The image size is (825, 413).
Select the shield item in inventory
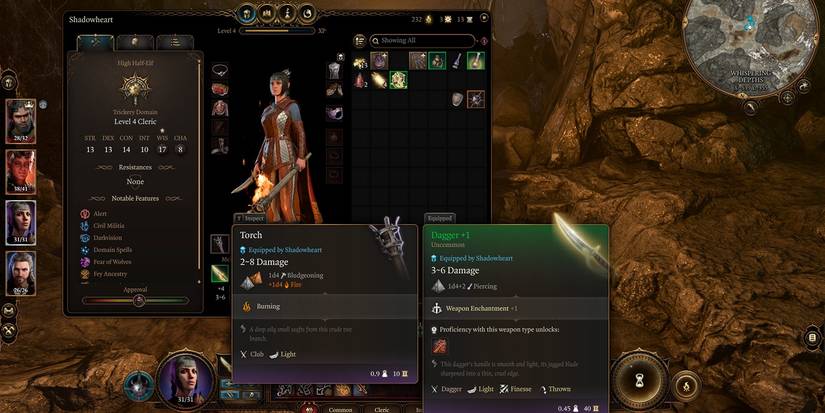(457, 98)
